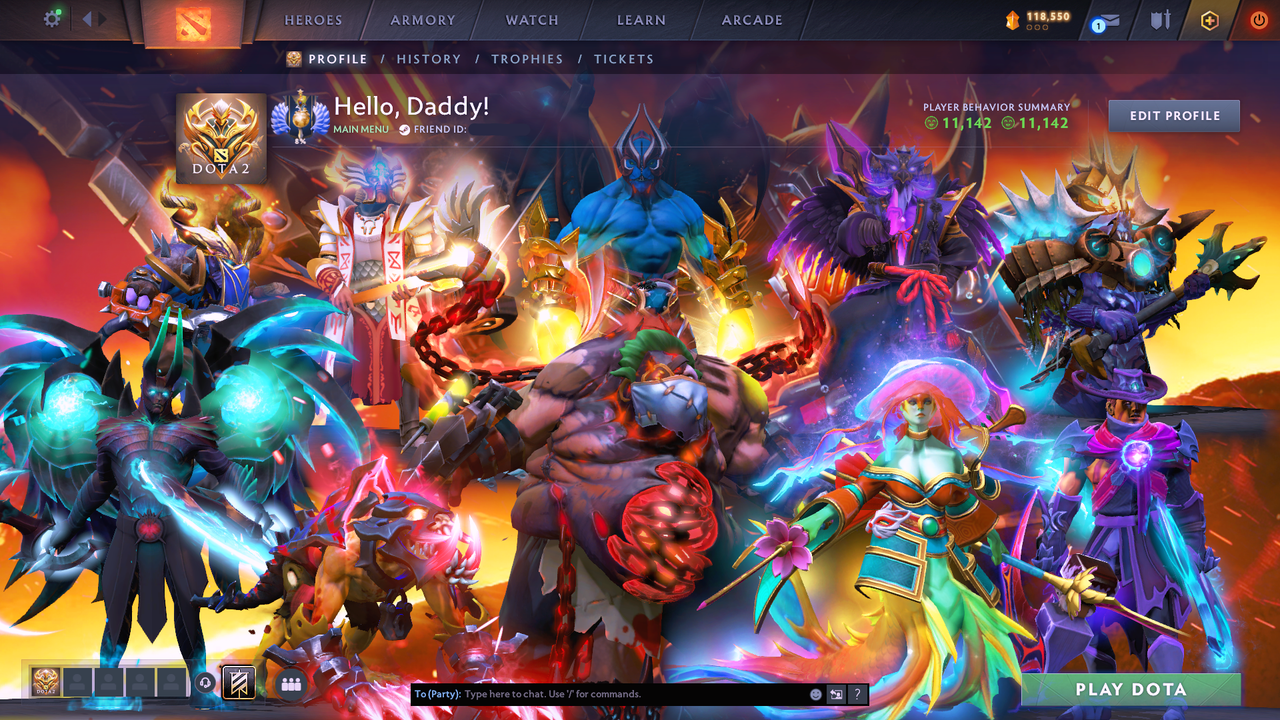Click the EDIT PROFILE button
Image resolution: width=1280 pixels, height=720 pixels.
pos(1173,115)
